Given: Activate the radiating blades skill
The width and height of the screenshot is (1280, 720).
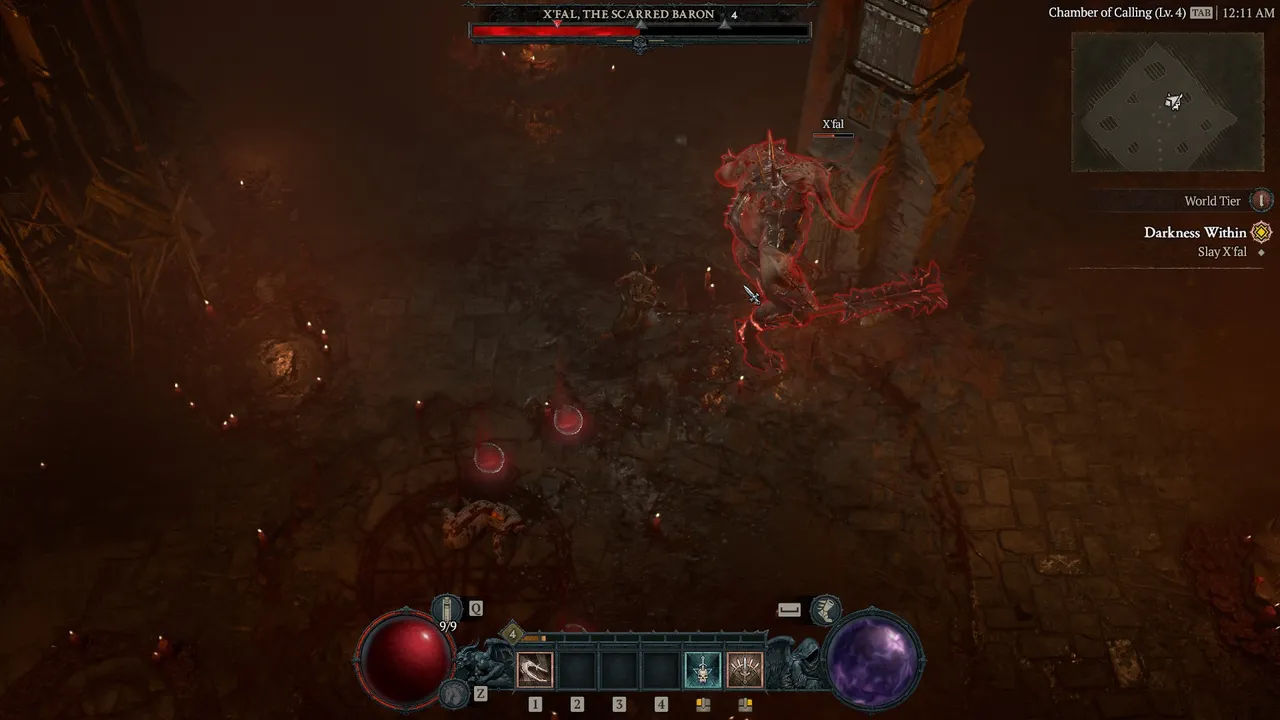Looking at the screenshot, I should [744, 669].
